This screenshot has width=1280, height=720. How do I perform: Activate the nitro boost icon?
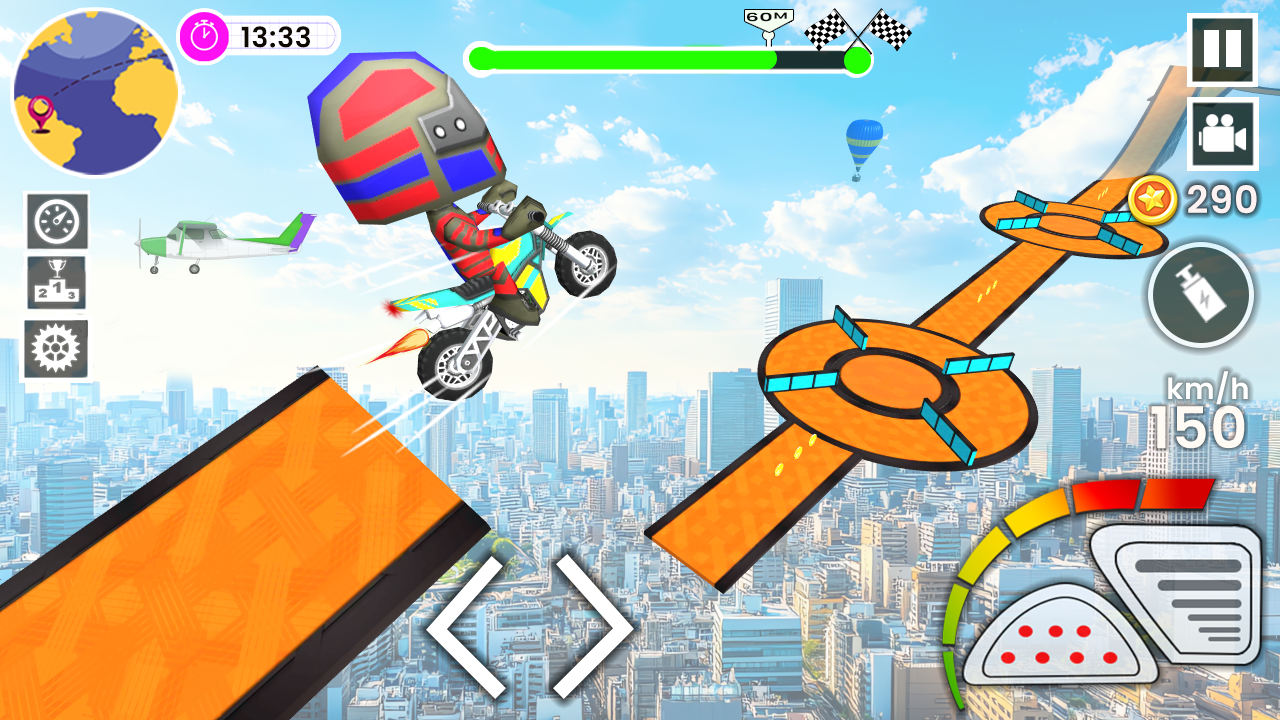click(1201, 296)
